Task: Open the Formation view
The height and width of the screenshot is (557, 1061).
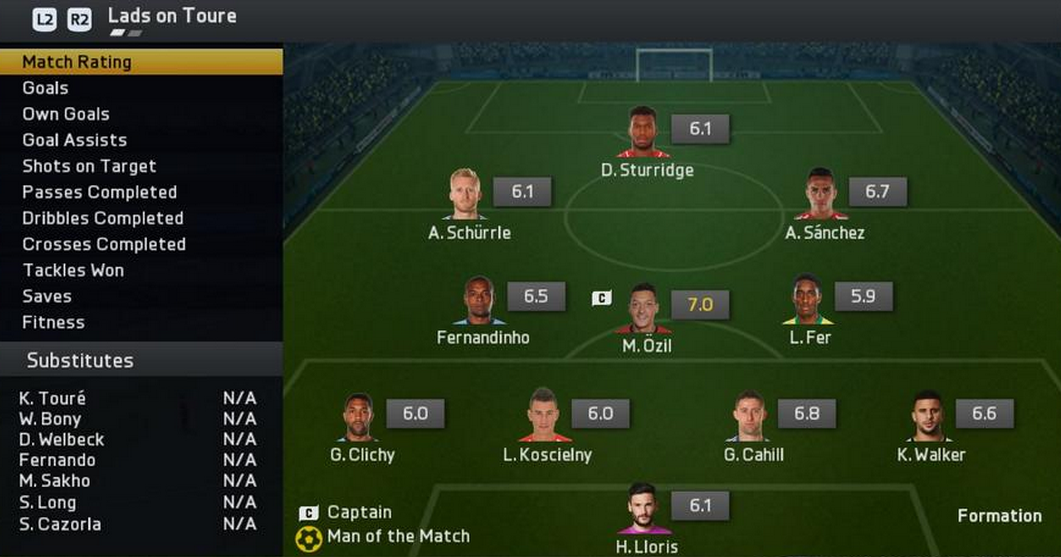Action: pos(999,516)
